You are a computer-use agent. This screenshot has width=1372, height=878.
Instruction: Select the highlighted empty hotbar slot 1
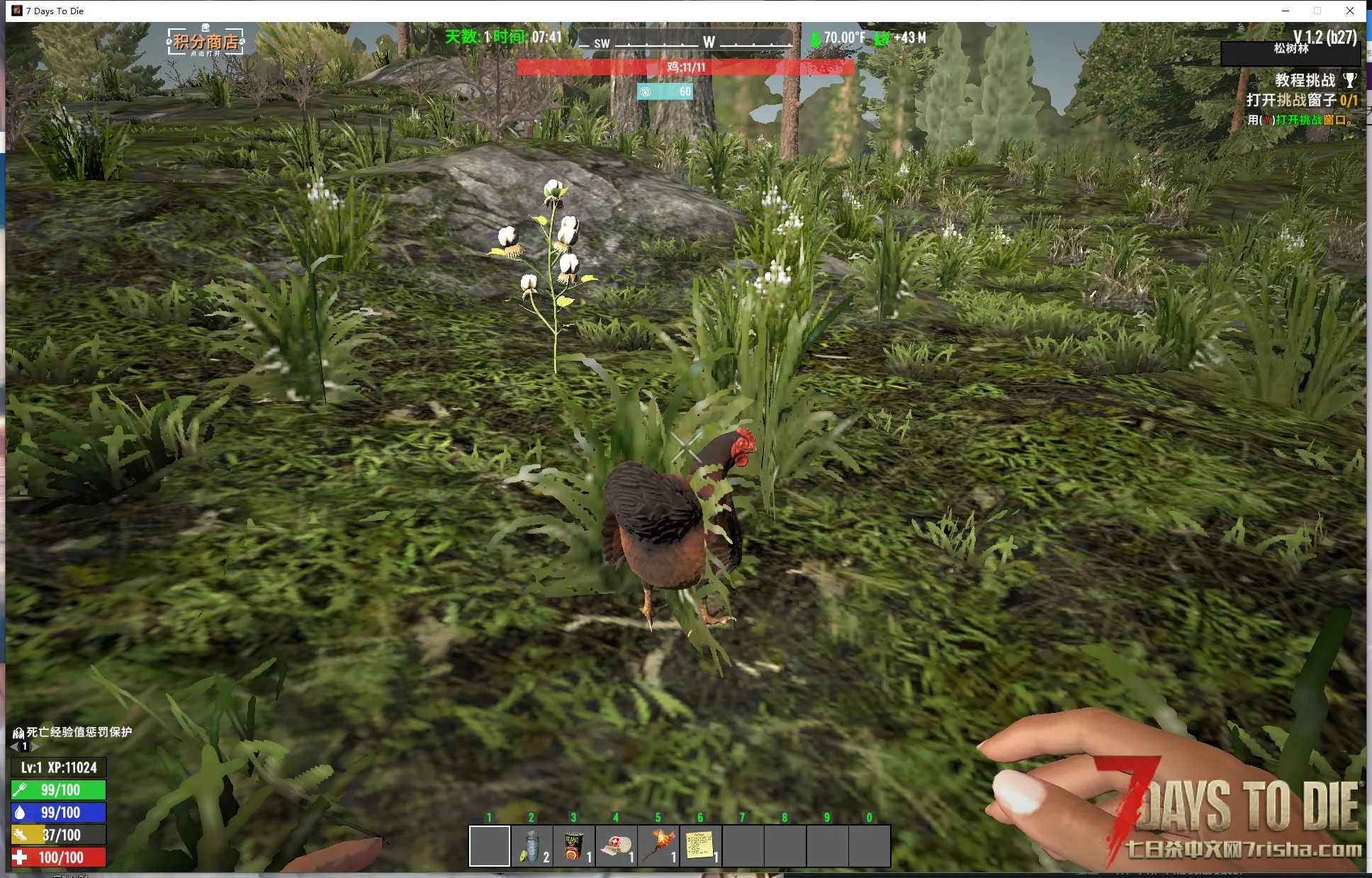coord(489,846)
